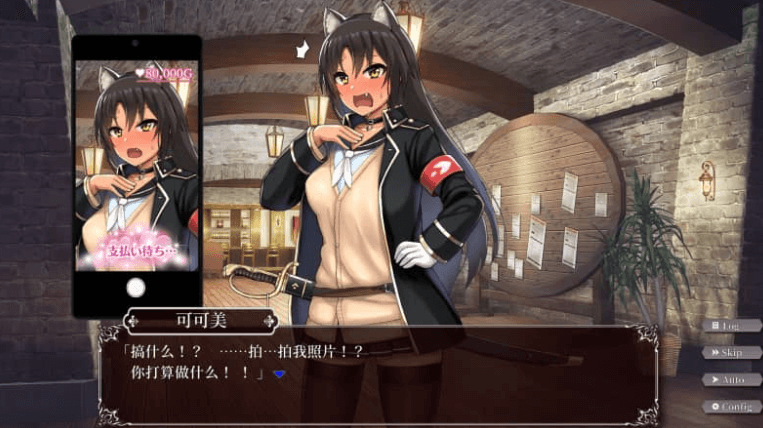Open the Config menu
The height and width of the screenshot is (428, 763).
pyautogui.click(x=731, y=406)
